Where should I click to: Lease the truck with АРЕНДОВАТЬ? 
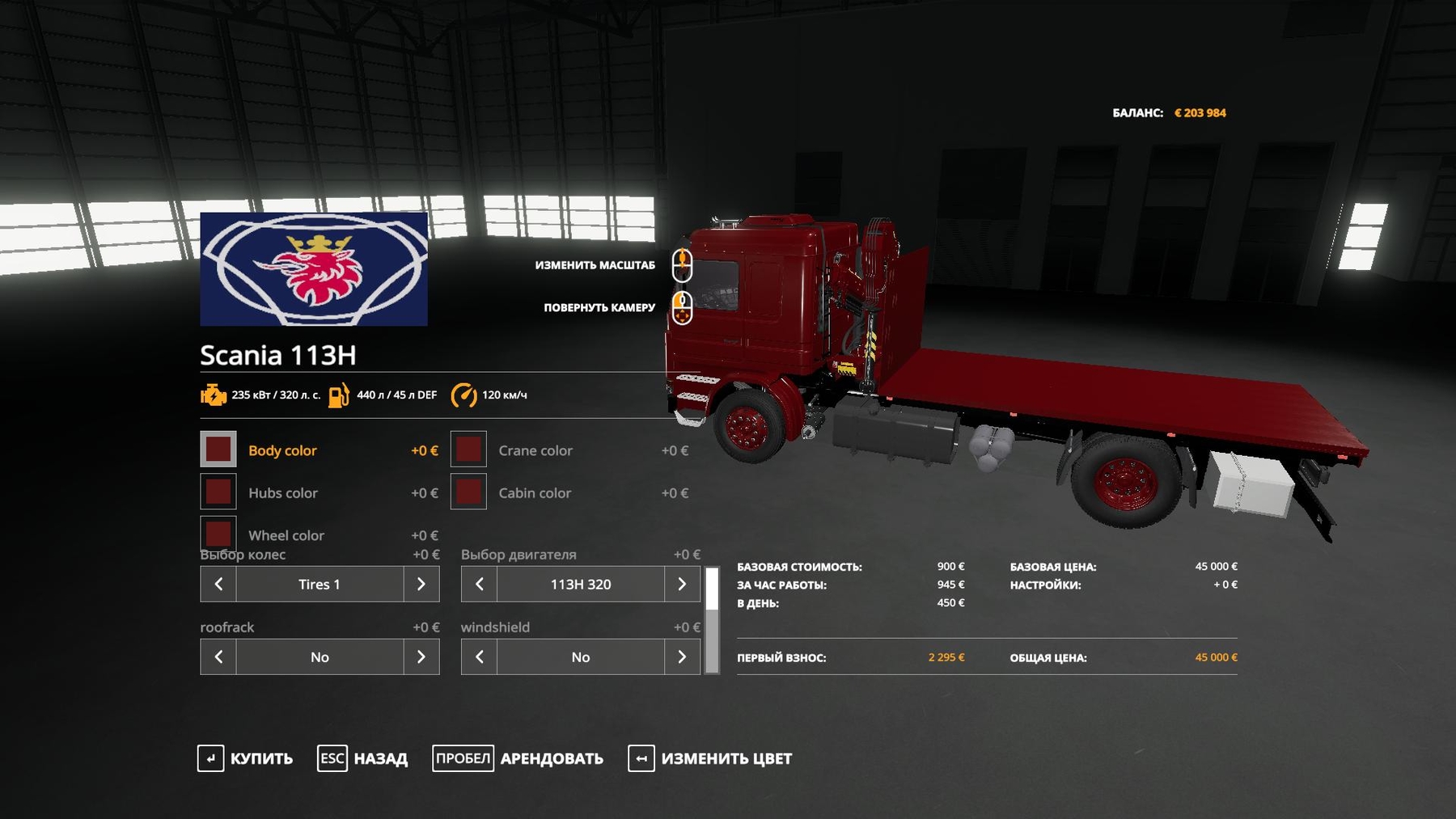(x=518, y=758)
